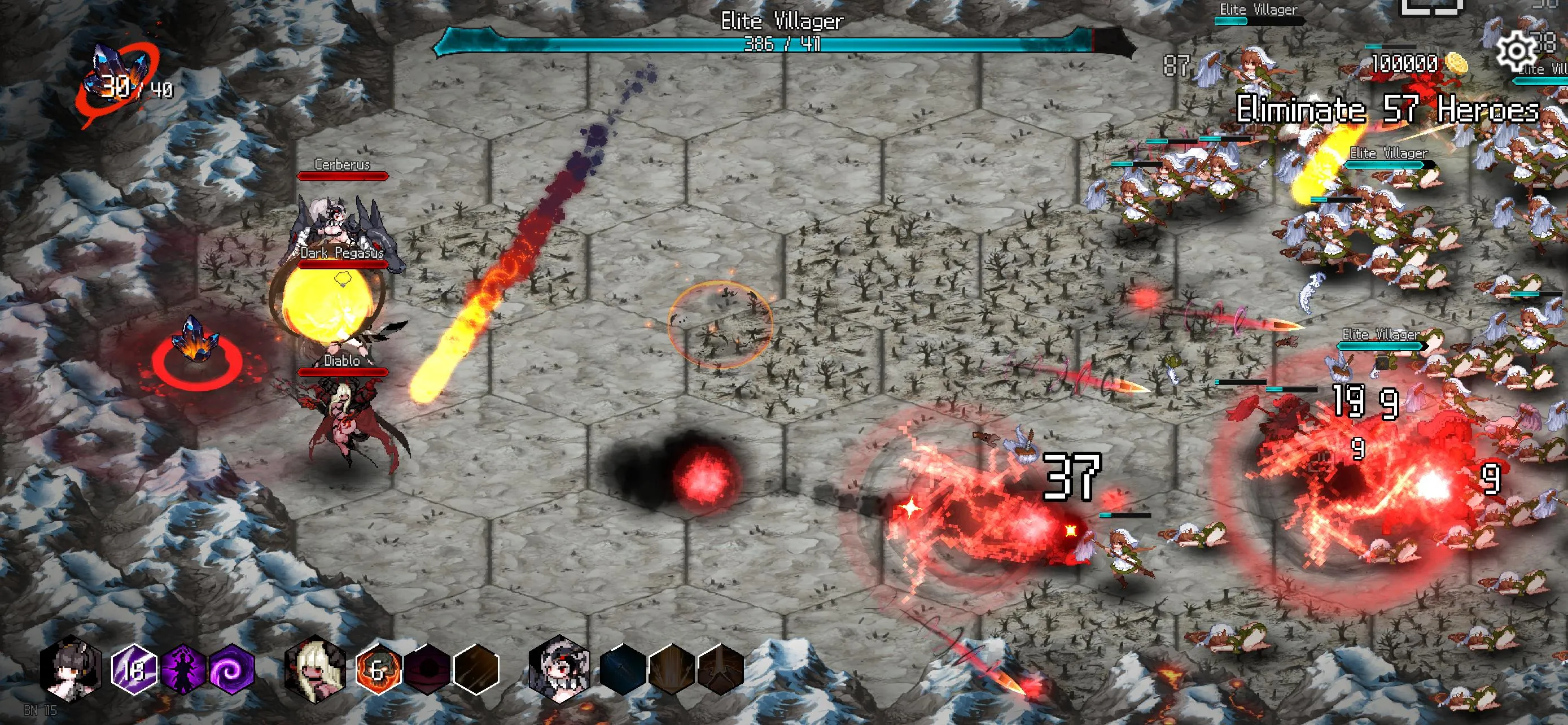The height and width of the screenshot is (725, 1568).
Task: Use the brown streaks skill beside the eye
Action: click(476, 670)
